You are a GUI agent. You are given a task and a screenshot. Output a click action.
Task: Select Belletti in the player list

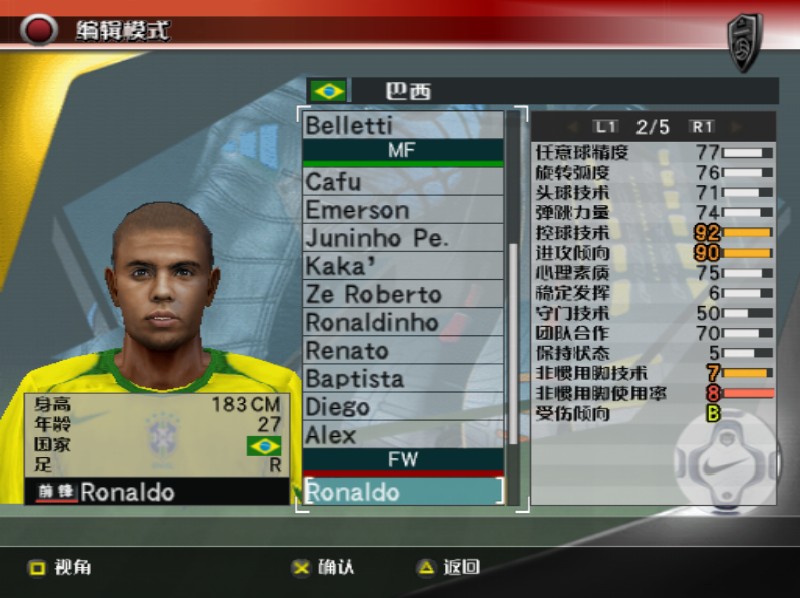pyautogui.click(x=402, y=126)
